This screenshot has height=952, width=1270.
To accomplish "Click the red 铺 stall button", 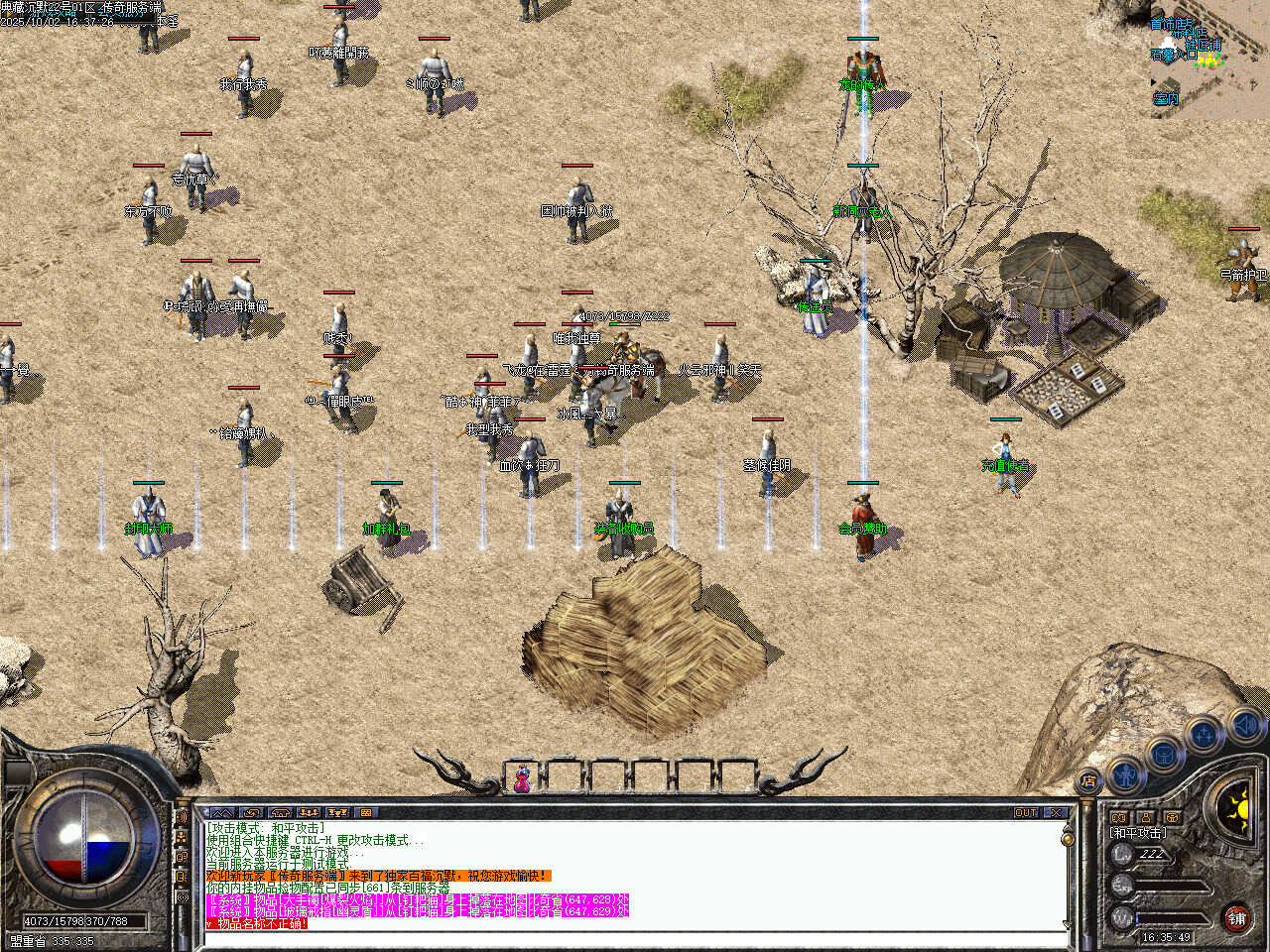I will (1236, 918).
